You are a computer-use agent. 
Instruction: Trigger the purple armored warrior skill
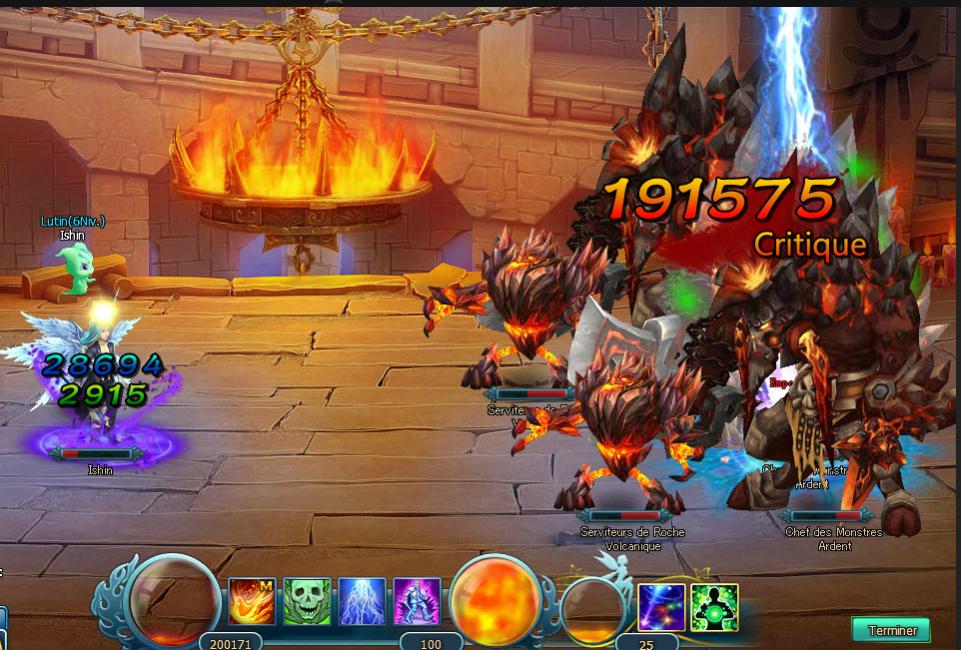pyautogui.click(x=416, y=601)
